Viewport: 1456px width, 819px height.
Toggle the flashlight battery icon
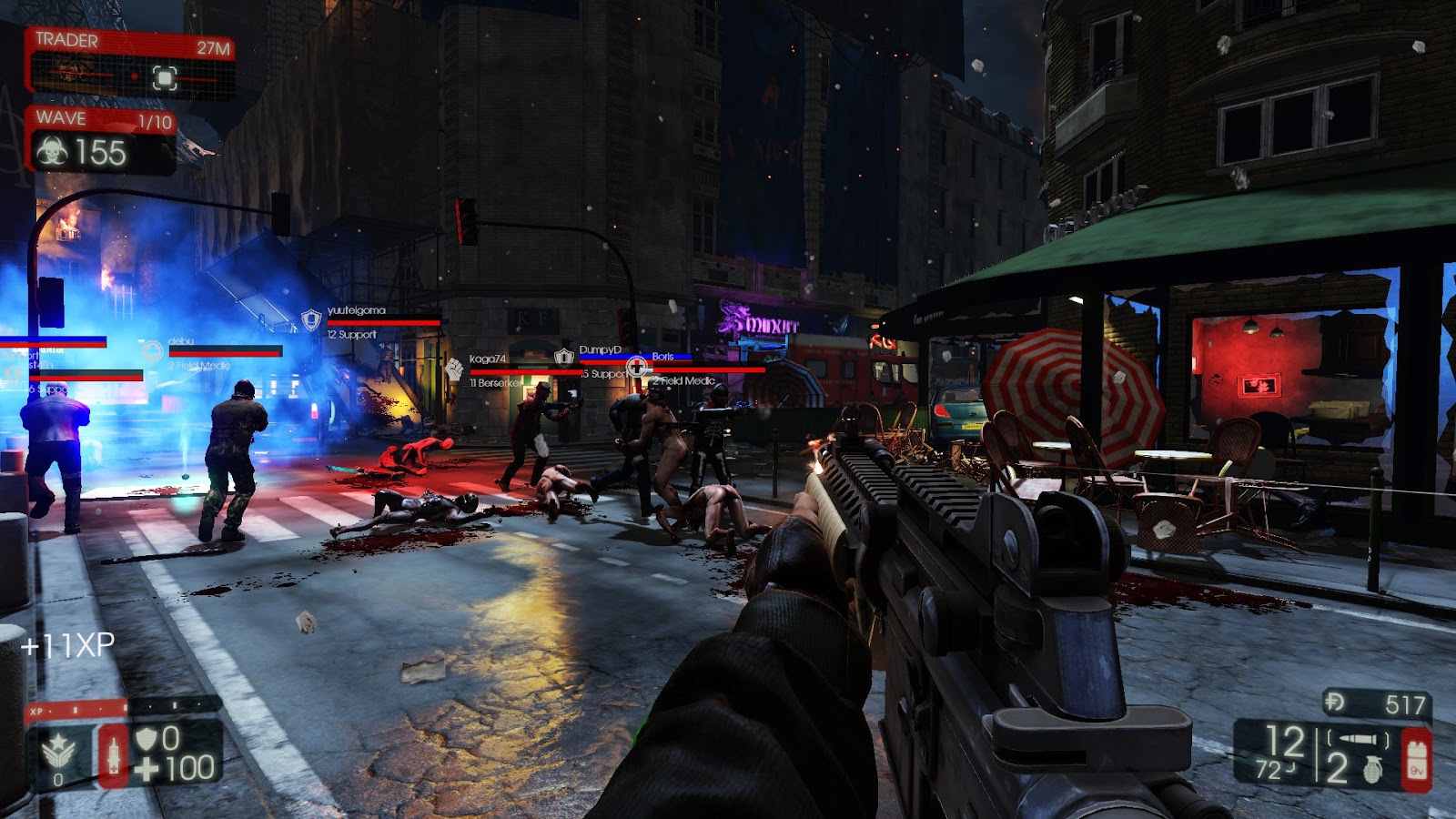(x=1417, y=760)
